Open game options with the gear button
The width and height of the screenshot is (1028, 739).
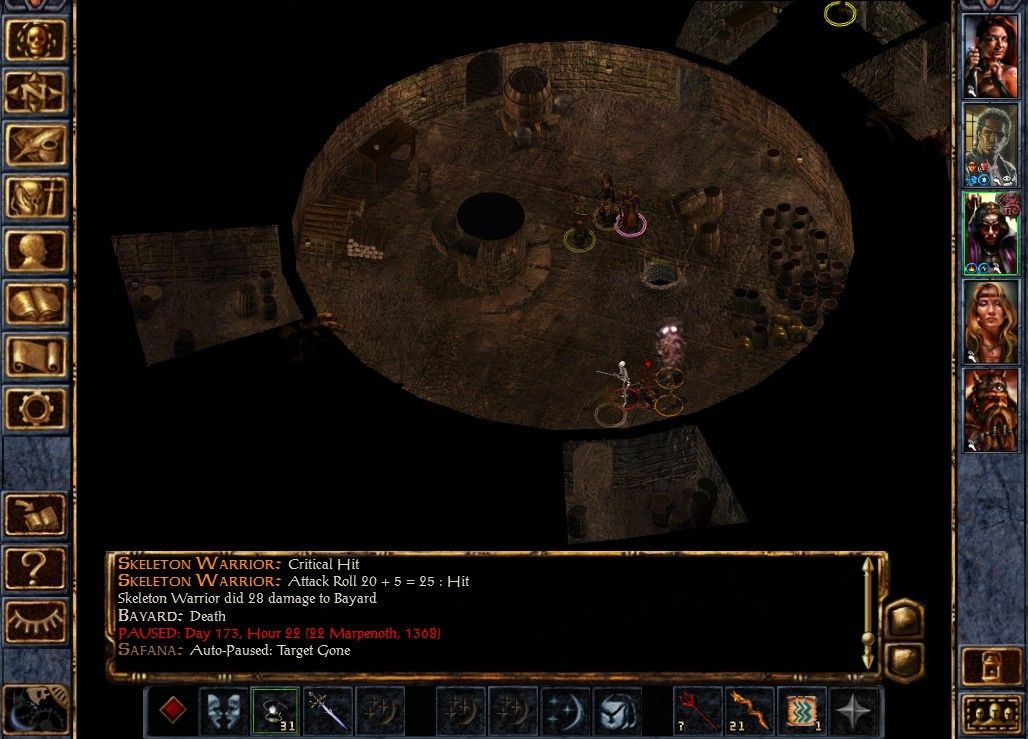(x=36, y=409)
